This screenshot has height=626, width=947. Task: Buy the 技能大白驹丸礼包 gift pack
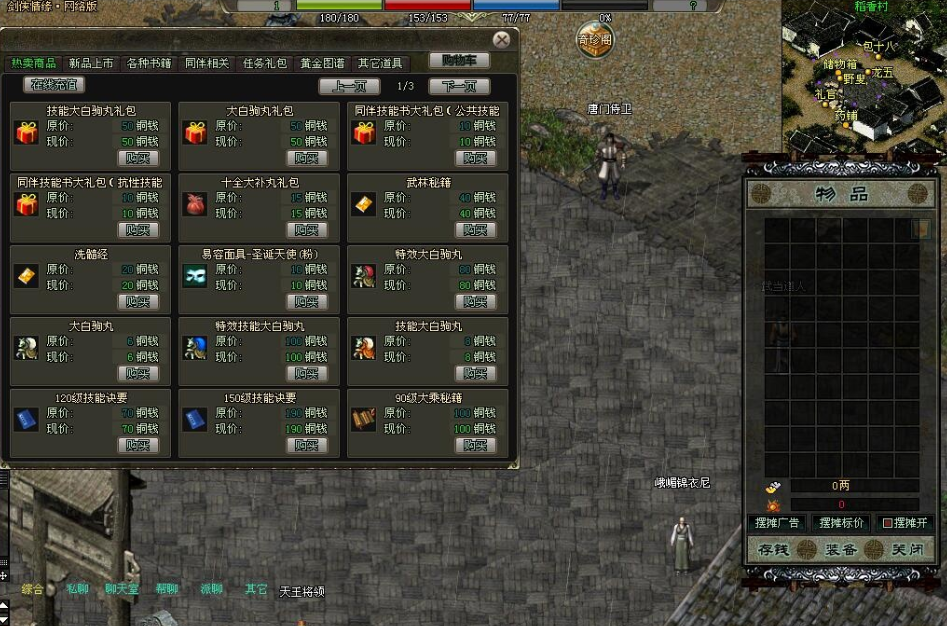pos(138,158)
